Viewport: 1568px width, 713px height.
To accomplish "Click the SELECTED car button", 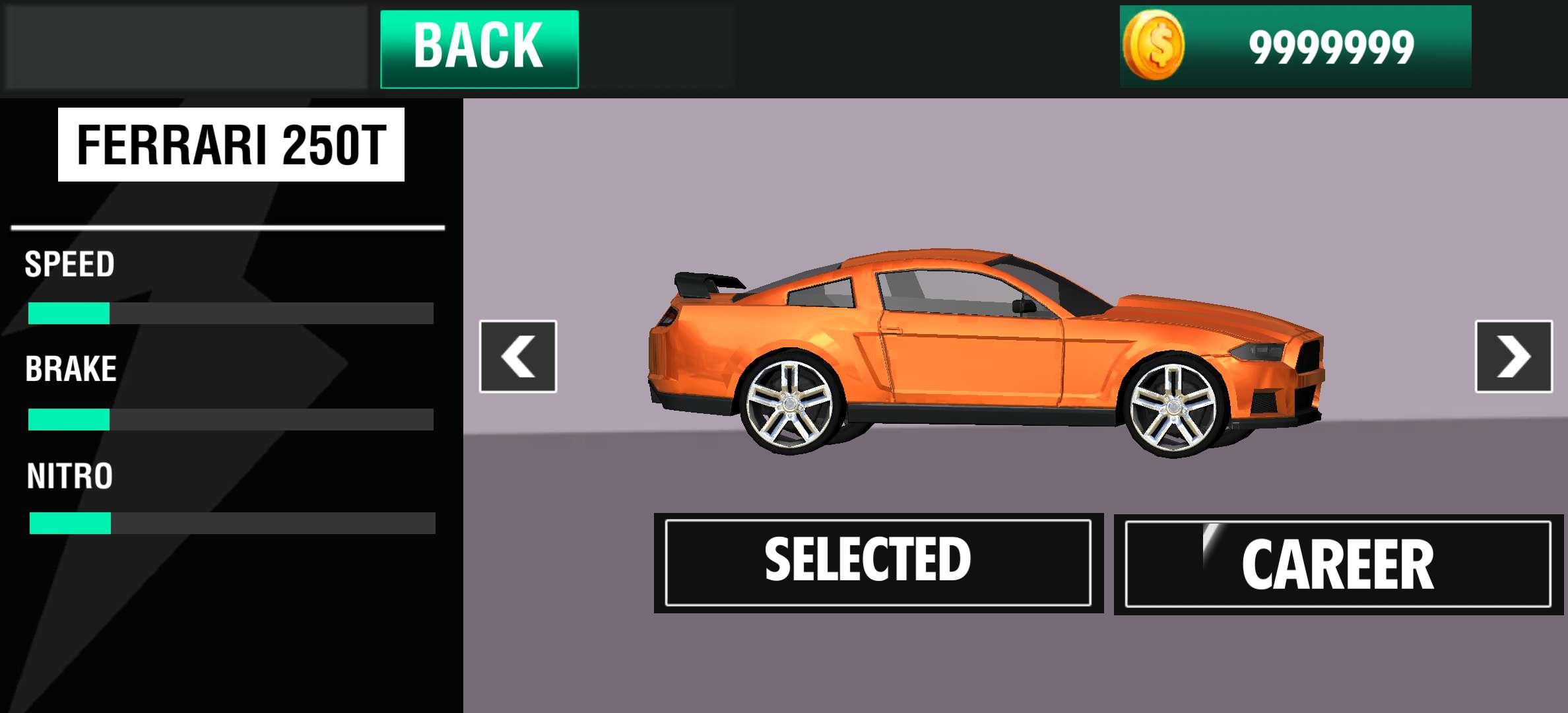I will click(x=878, y=562).
